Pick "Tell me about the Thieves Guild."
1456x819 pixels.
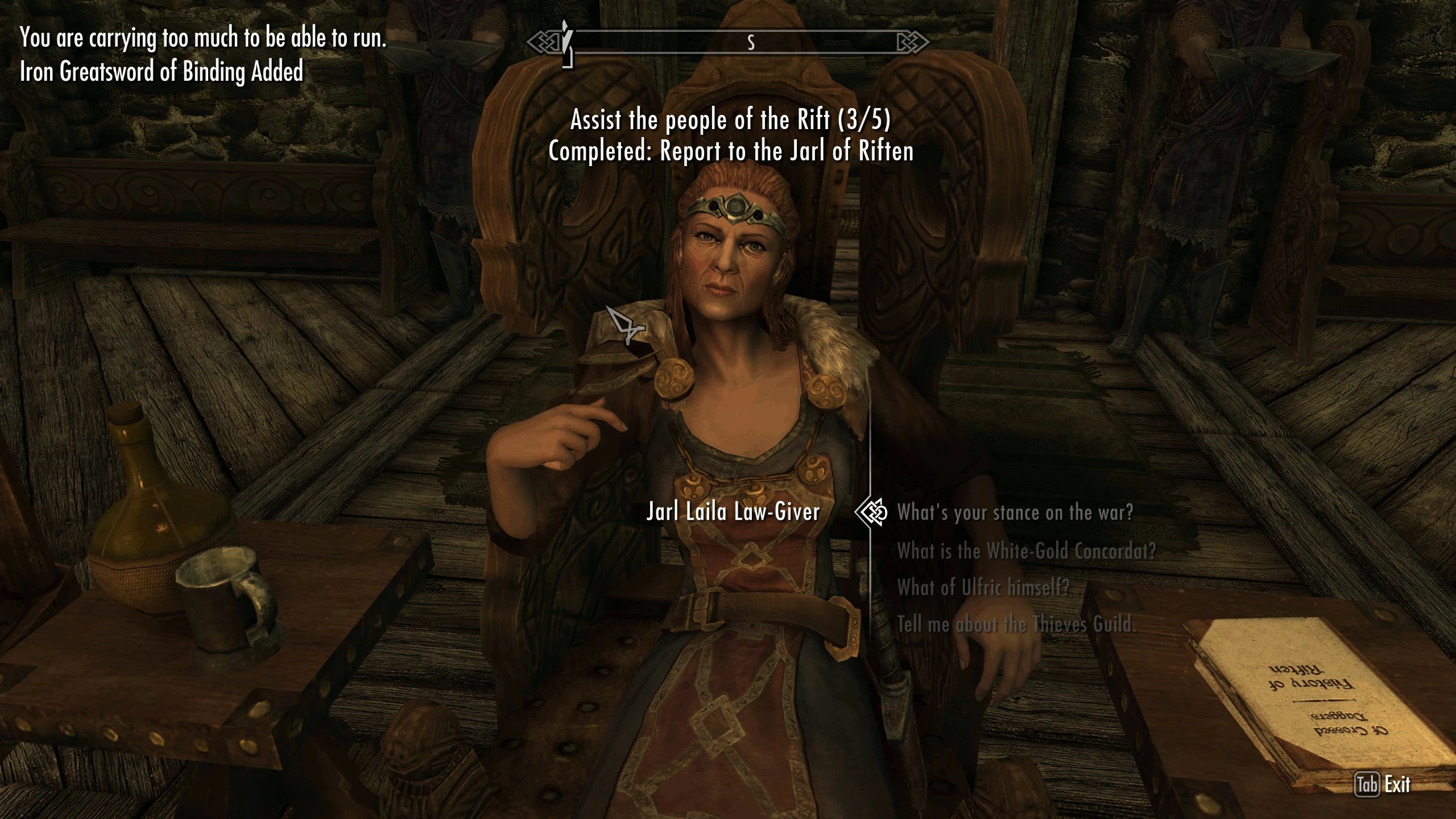[1016, 624]
